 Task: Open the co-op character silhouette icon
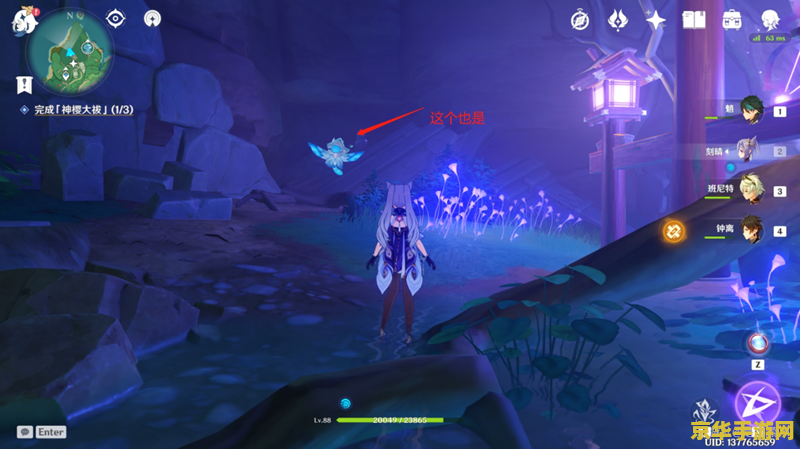click(771, 20)
